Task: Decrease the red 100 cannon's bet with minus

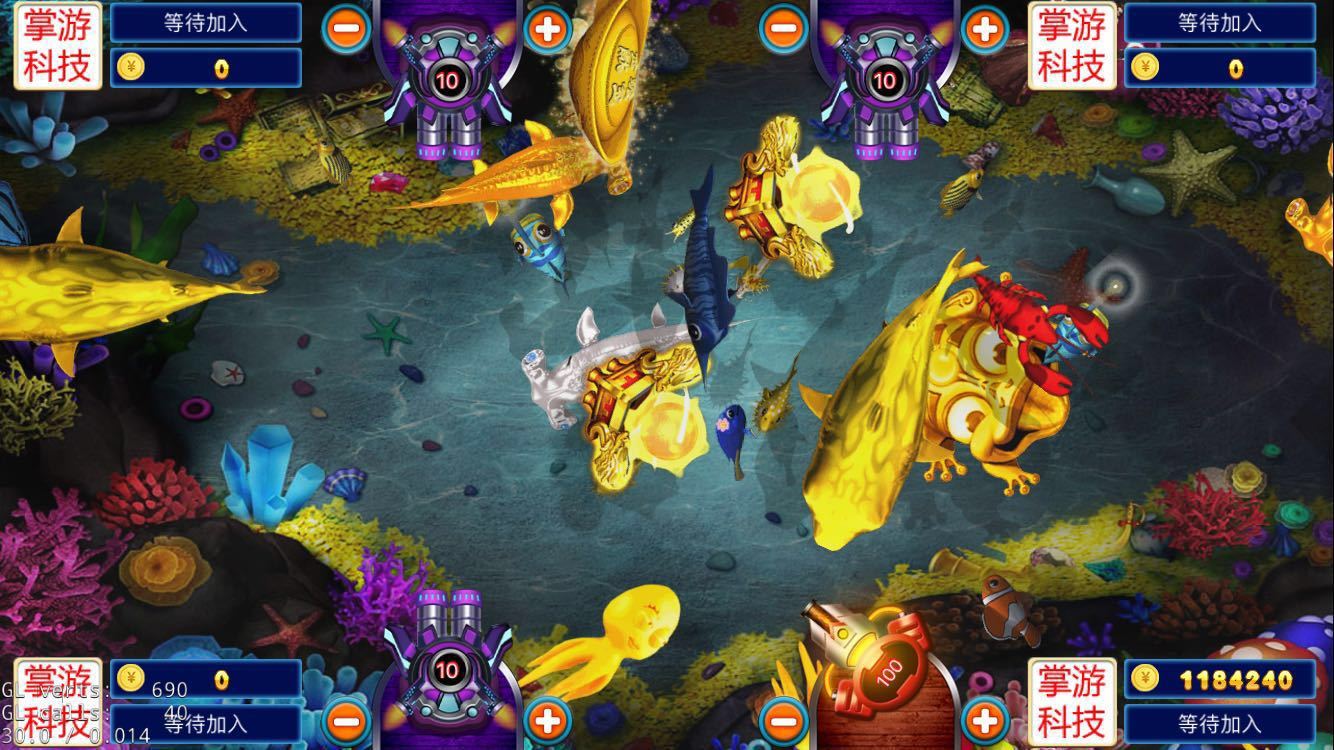Action: tap(783, 719)
